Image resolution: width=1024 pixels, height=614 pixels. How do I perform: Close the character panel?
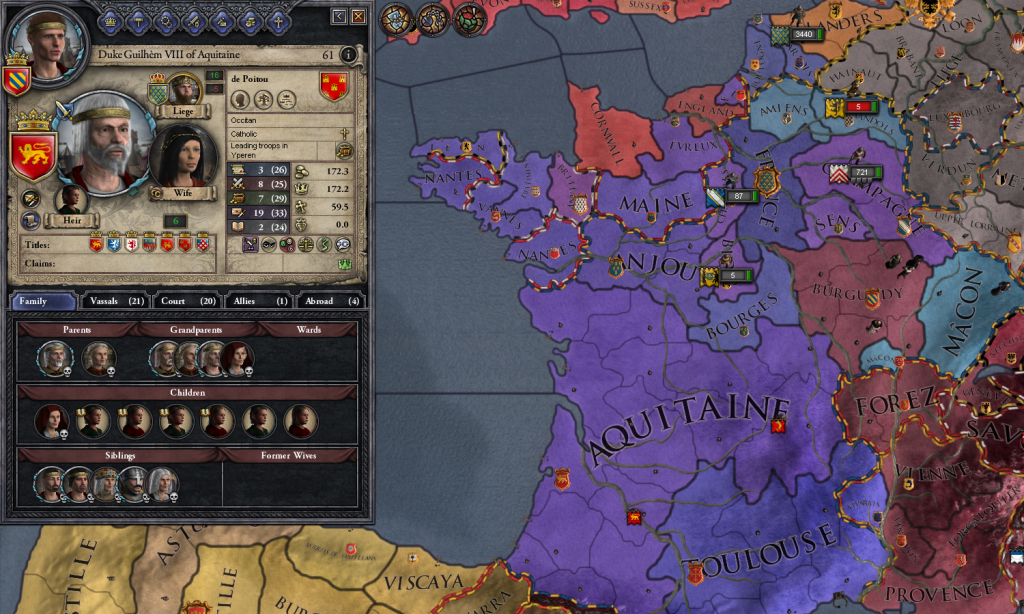tap(358, 16)
